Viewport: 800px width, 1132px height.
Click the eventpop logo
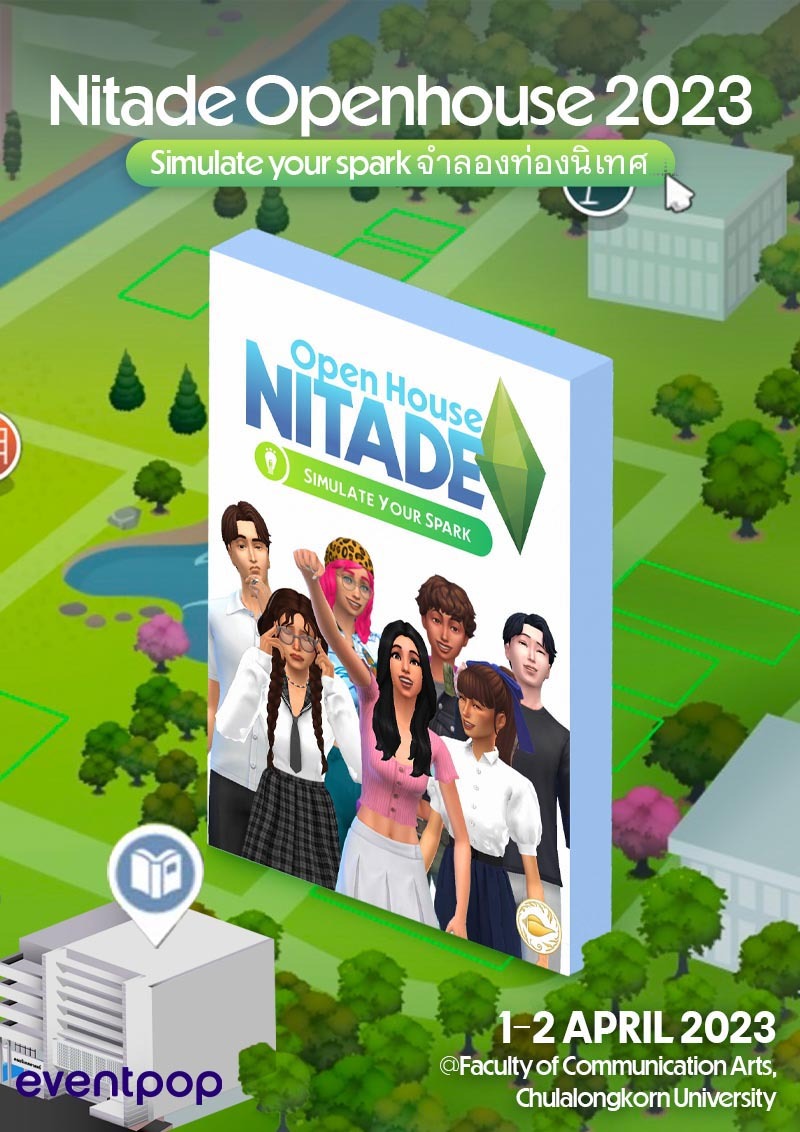tap(118, 1082)
